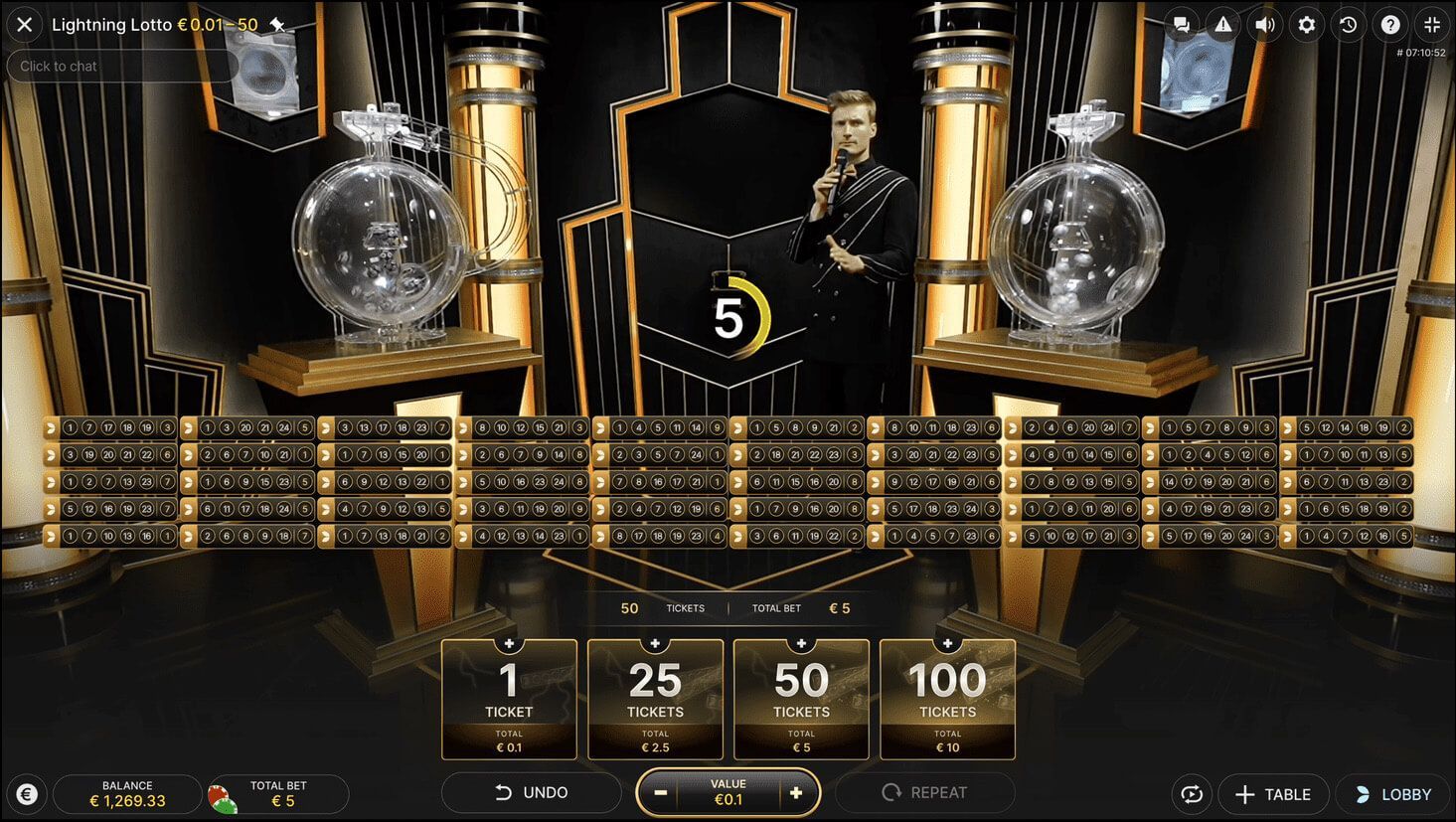Click the casino chips icon beside Total Bet
The width and height of the screenshot is (1456, 822).
click(x=221, y=794)
